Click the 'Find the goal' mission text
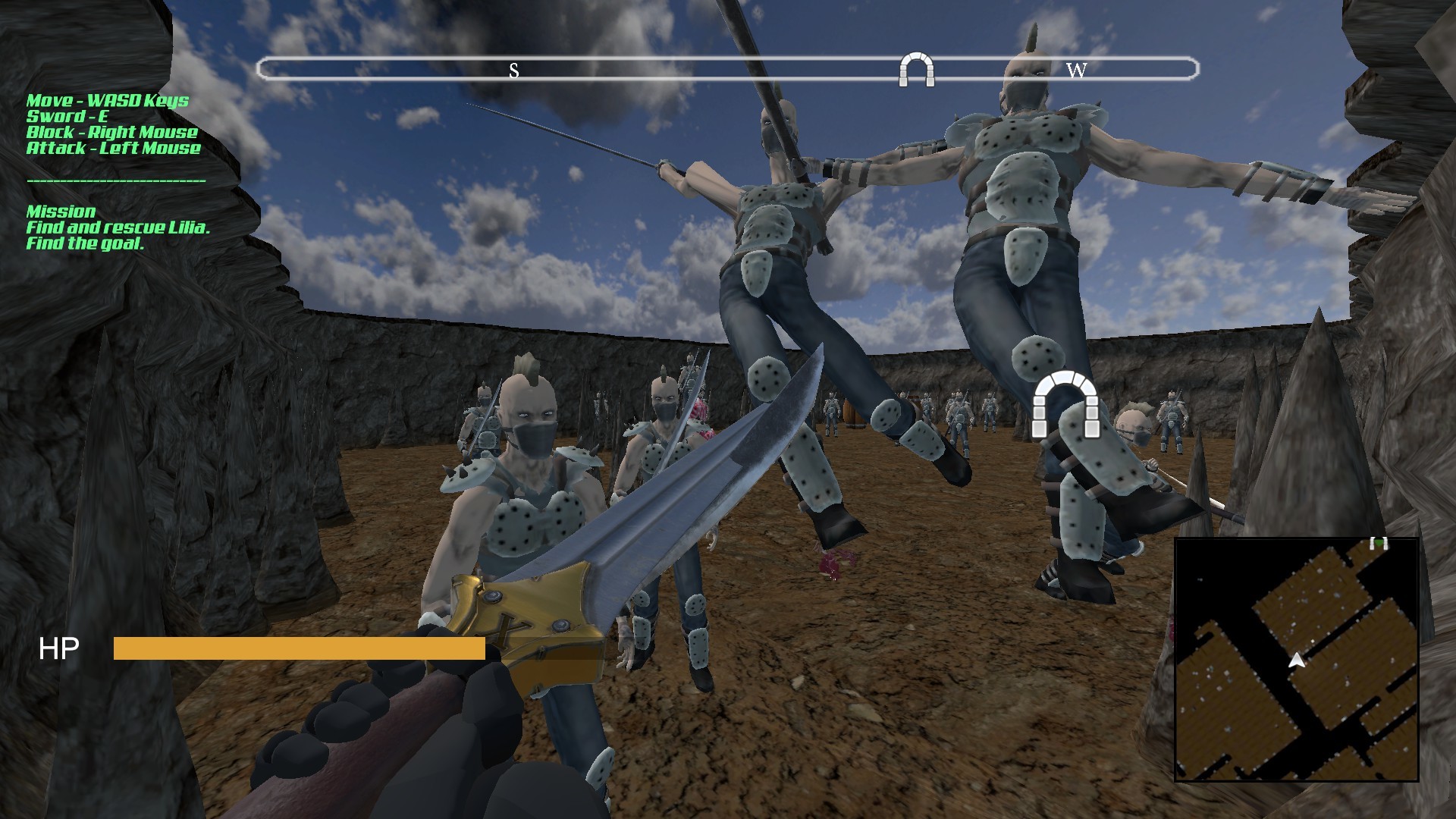Viewport: 1456px width, 819px height. pos(86,244)
